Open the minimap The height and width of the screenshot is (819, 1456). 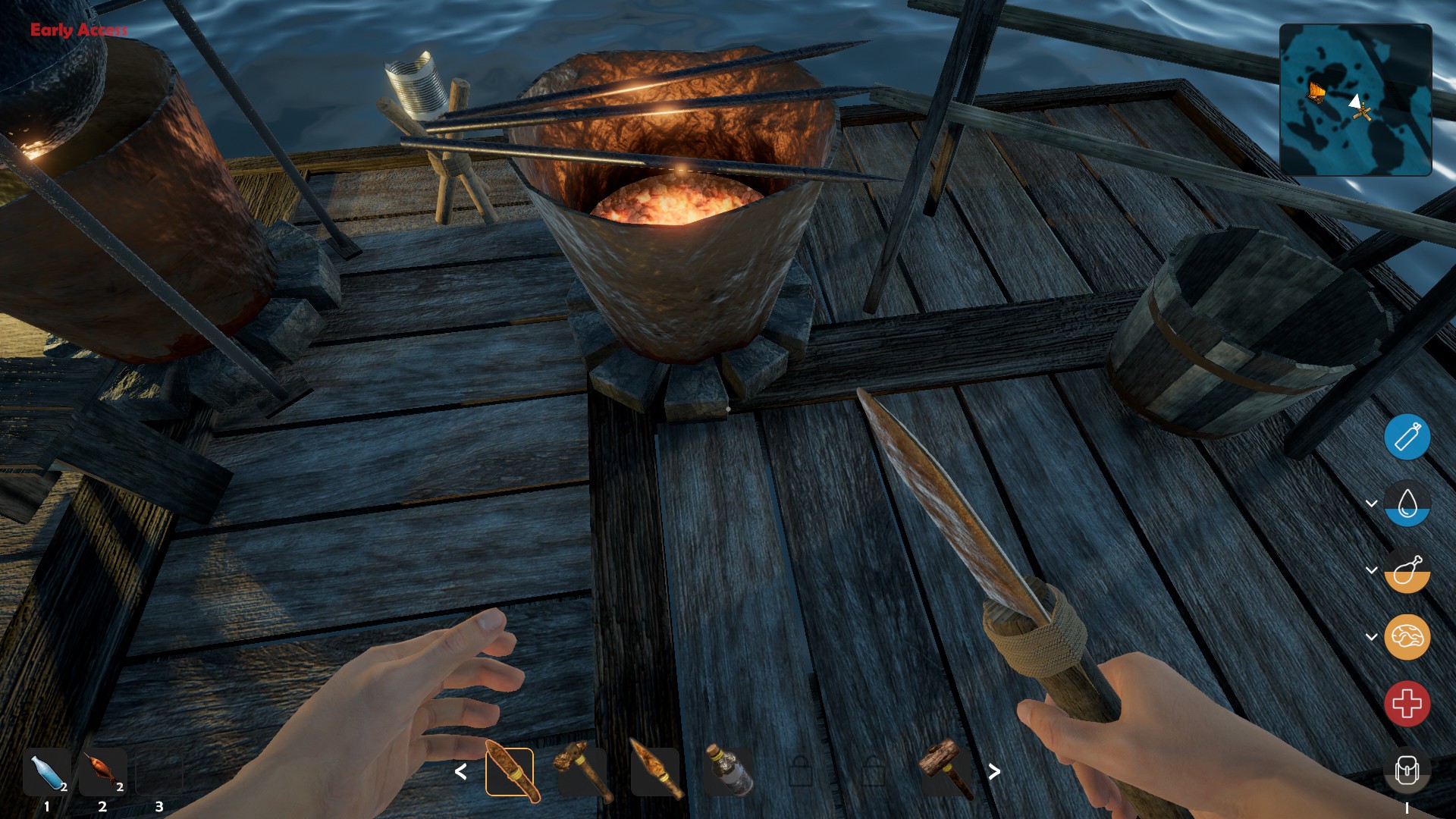(x=1355, y=99)
